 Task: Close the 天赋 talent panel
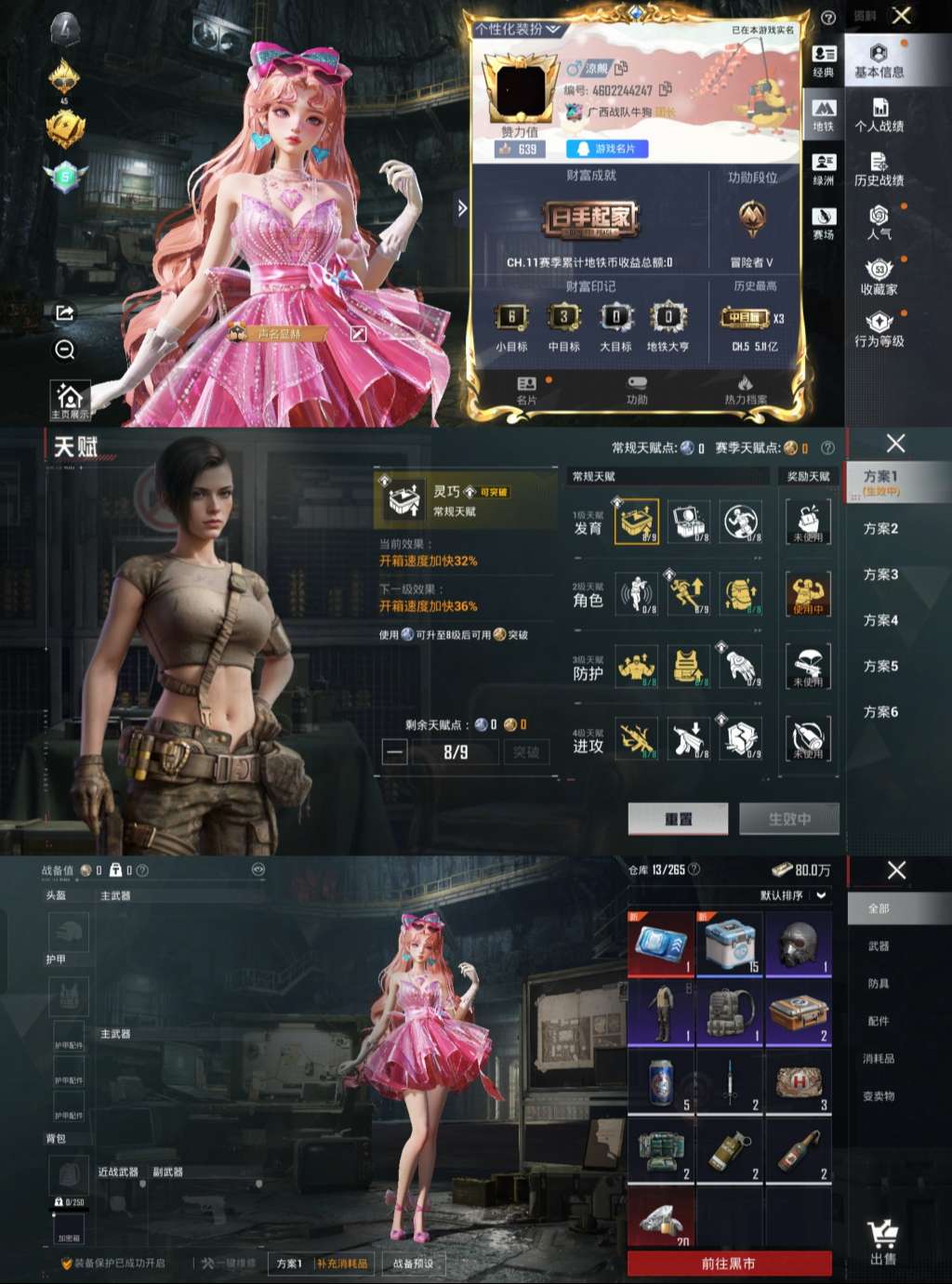895,443
